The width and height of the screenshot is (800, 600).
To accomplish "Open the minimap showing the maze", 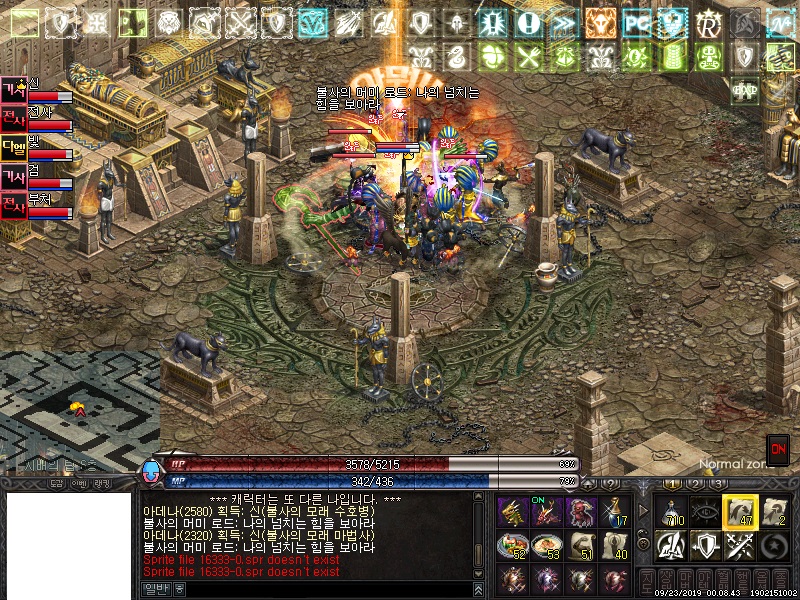I will point(78,410).
